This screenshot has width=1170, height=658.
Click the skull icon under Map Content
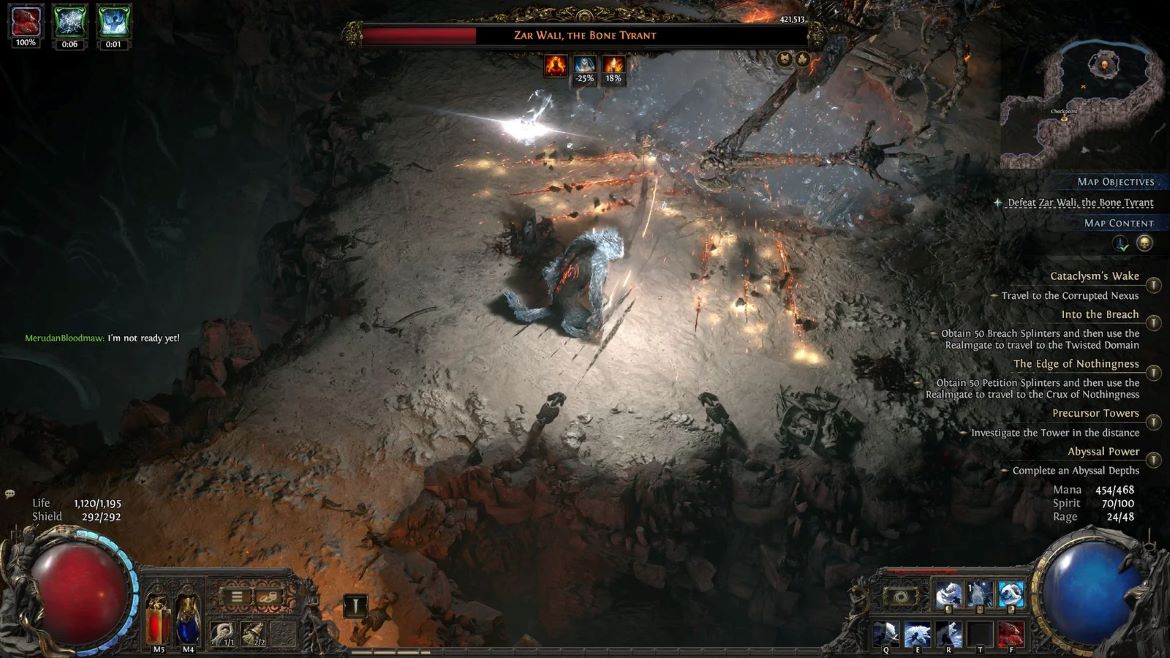[1145, 243]
